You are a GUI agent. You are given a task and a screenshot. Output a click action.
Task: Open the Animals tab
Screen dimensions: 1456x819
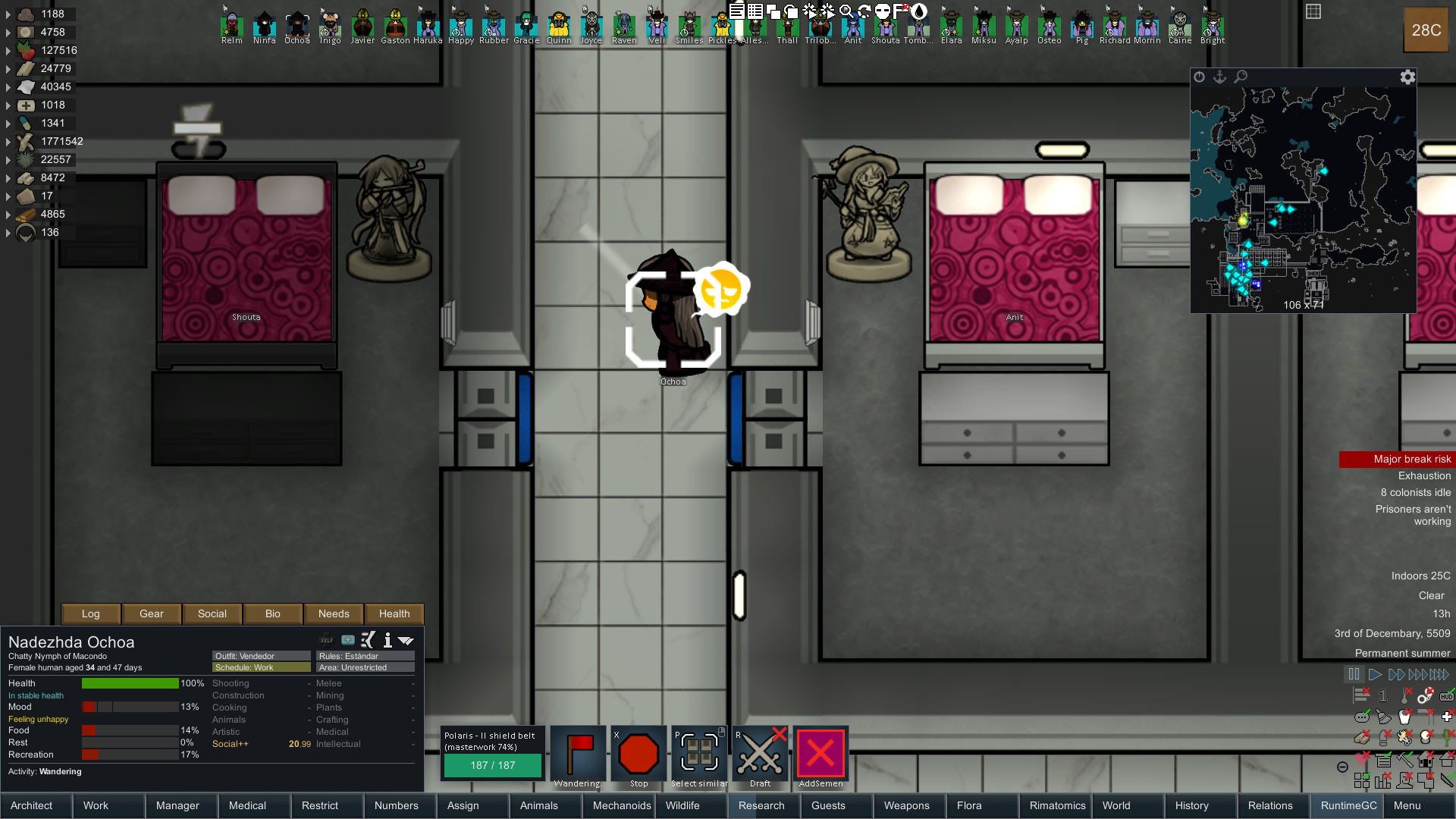(538, 805)
